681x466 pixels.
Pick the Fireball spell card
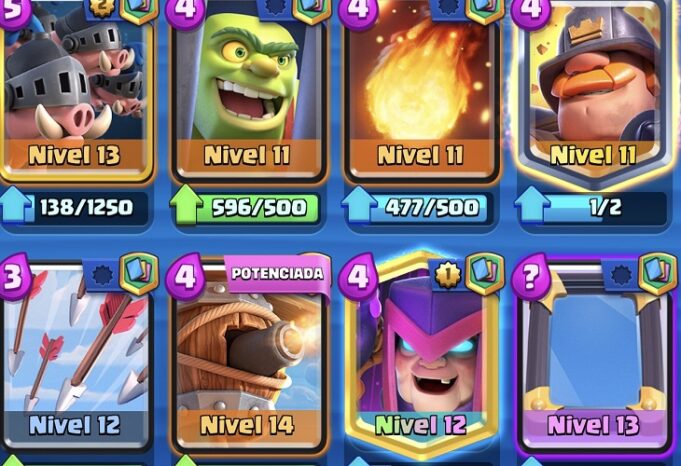421,90
